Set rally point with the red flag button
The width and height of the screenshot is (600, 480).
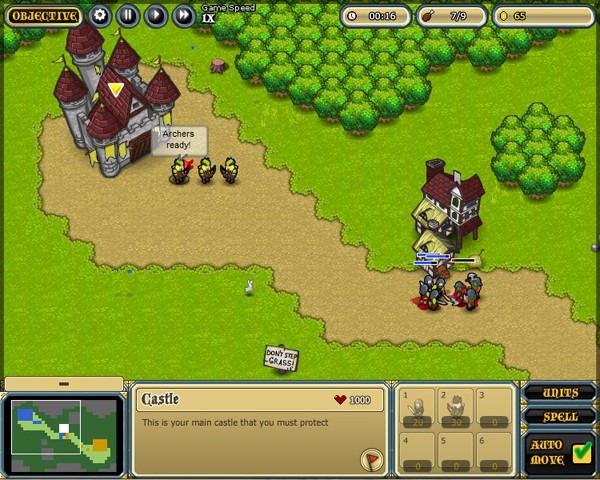tap(371, 459)
